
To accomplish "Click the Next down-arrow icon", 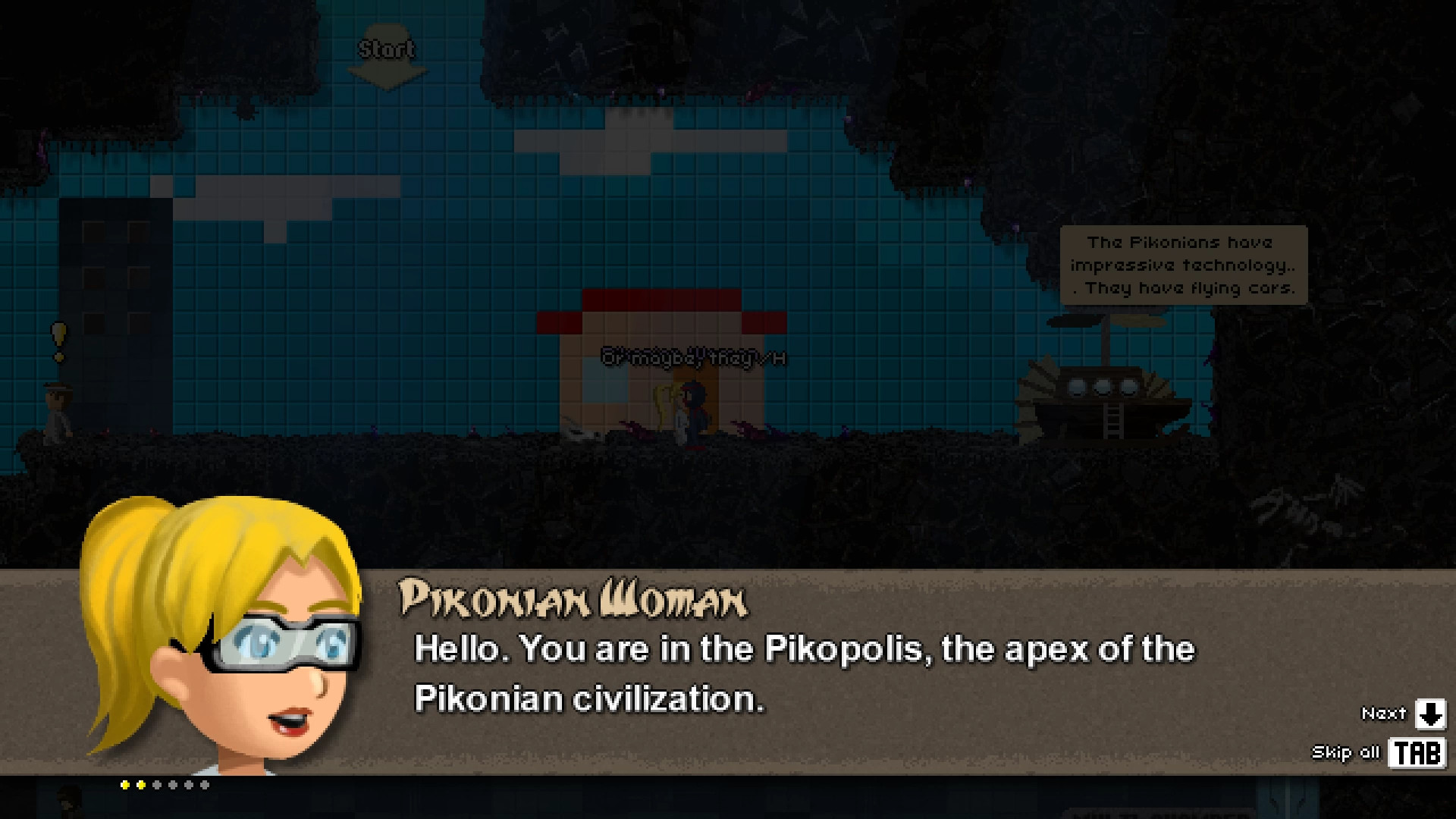I will coord(1429,714).
